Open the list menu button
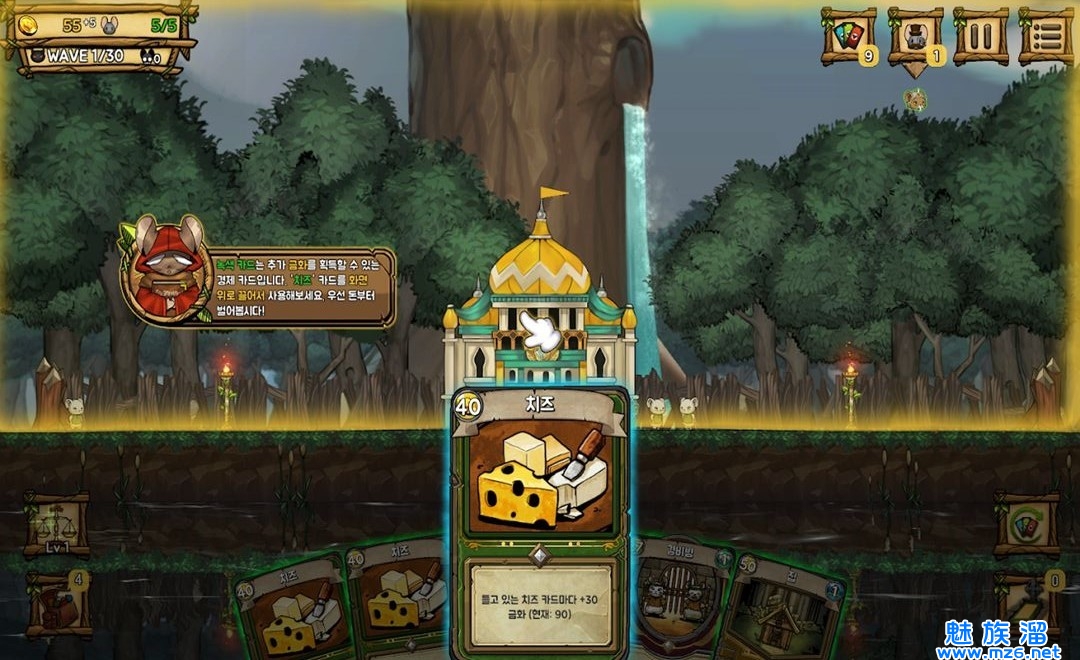The image size is (1080, 660). 1046,37
